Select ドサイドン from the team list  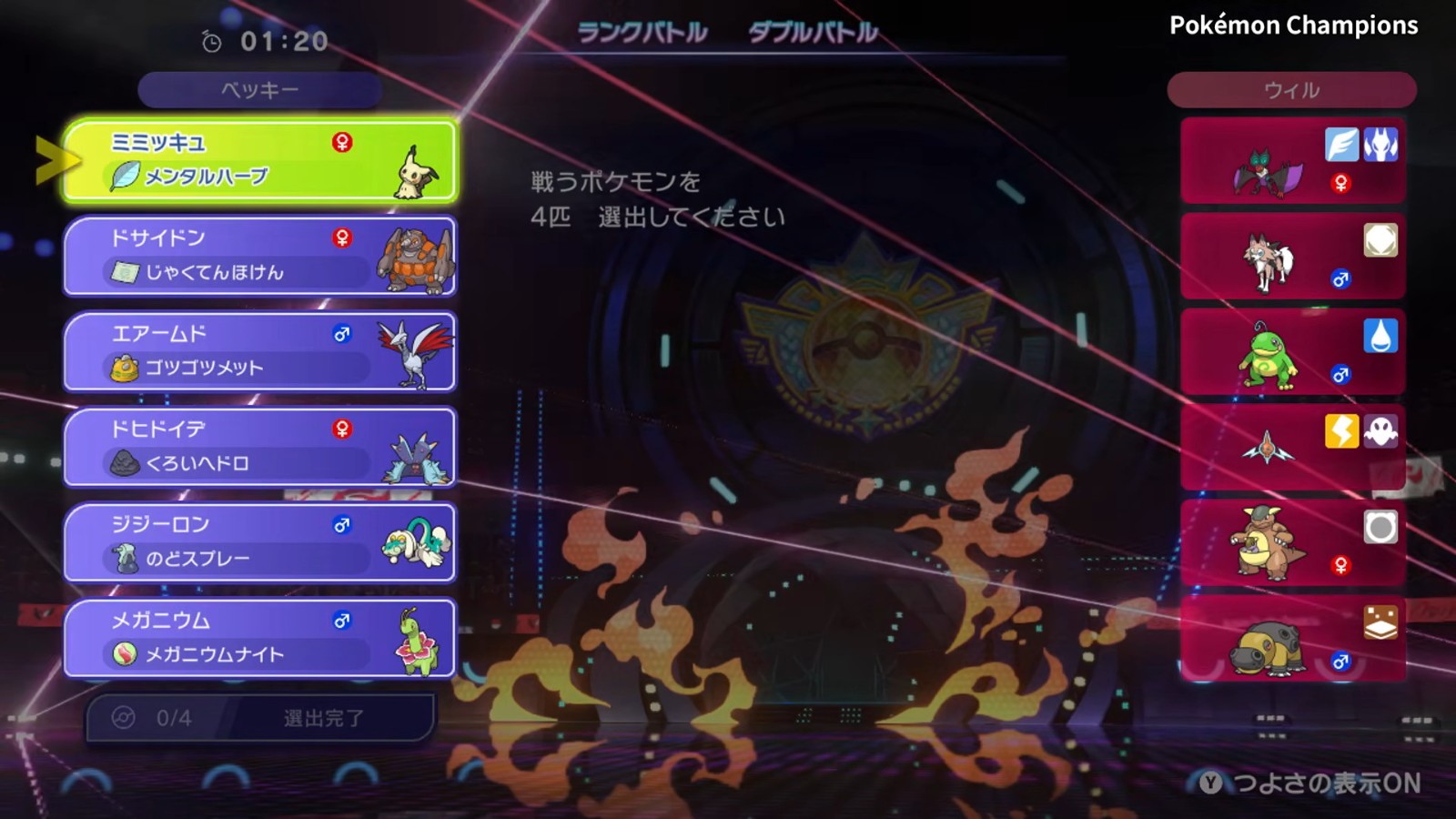(x=259, y=257)
